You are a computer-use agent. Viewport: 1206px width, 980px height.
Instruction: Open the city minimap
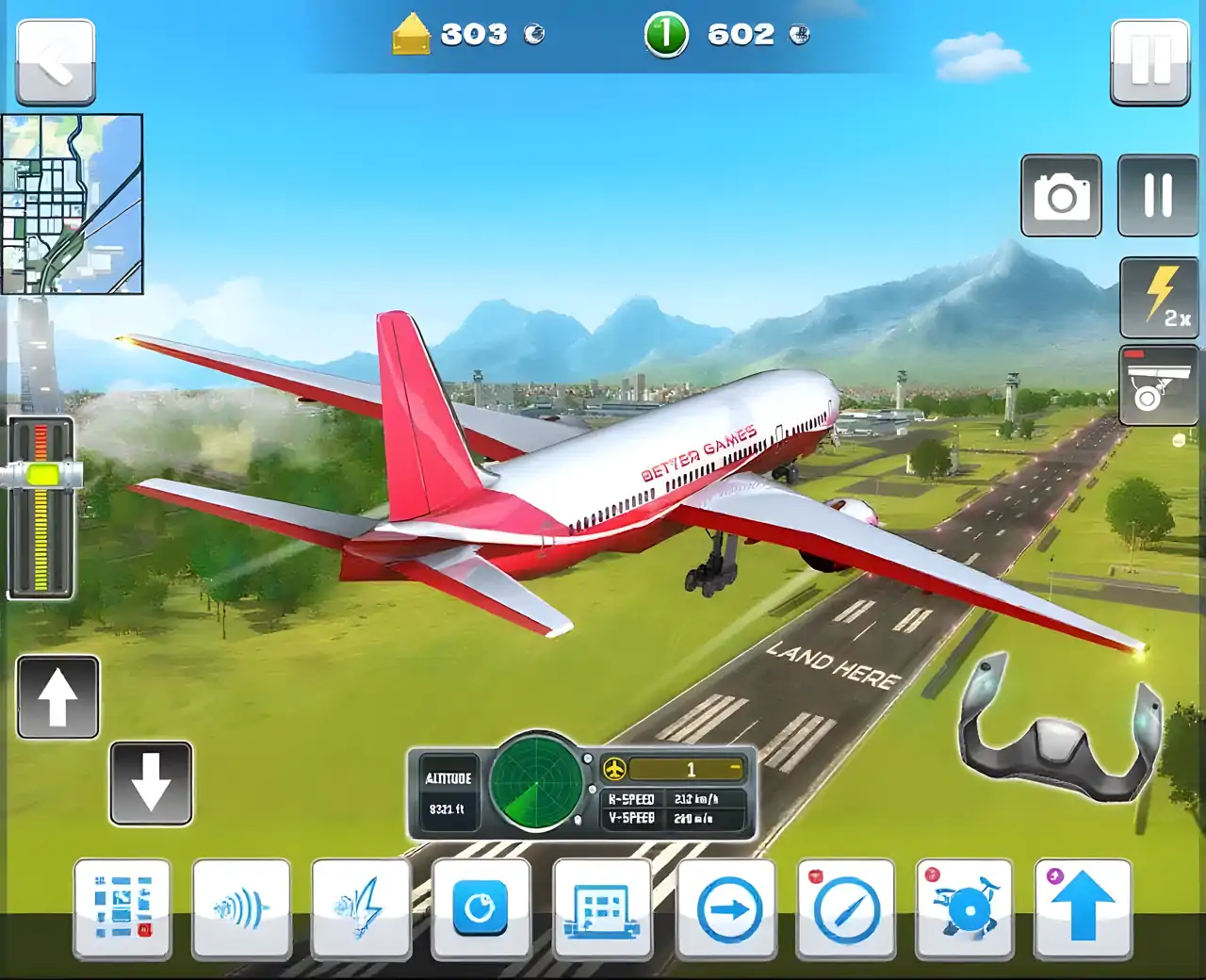click(x=73, y=204)
